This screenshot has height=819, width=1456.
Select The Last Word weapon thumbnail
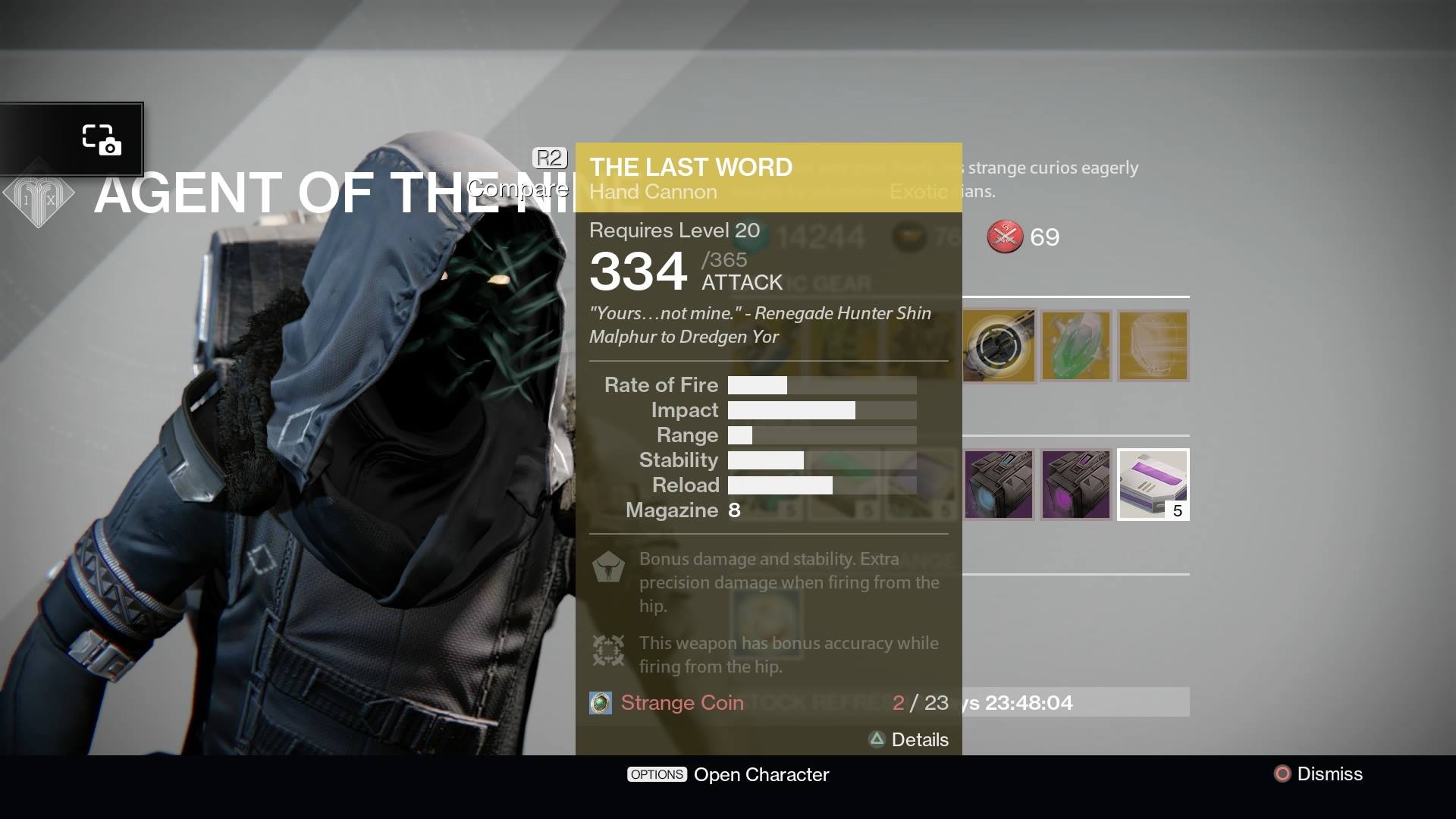click(x=999, y=345)
